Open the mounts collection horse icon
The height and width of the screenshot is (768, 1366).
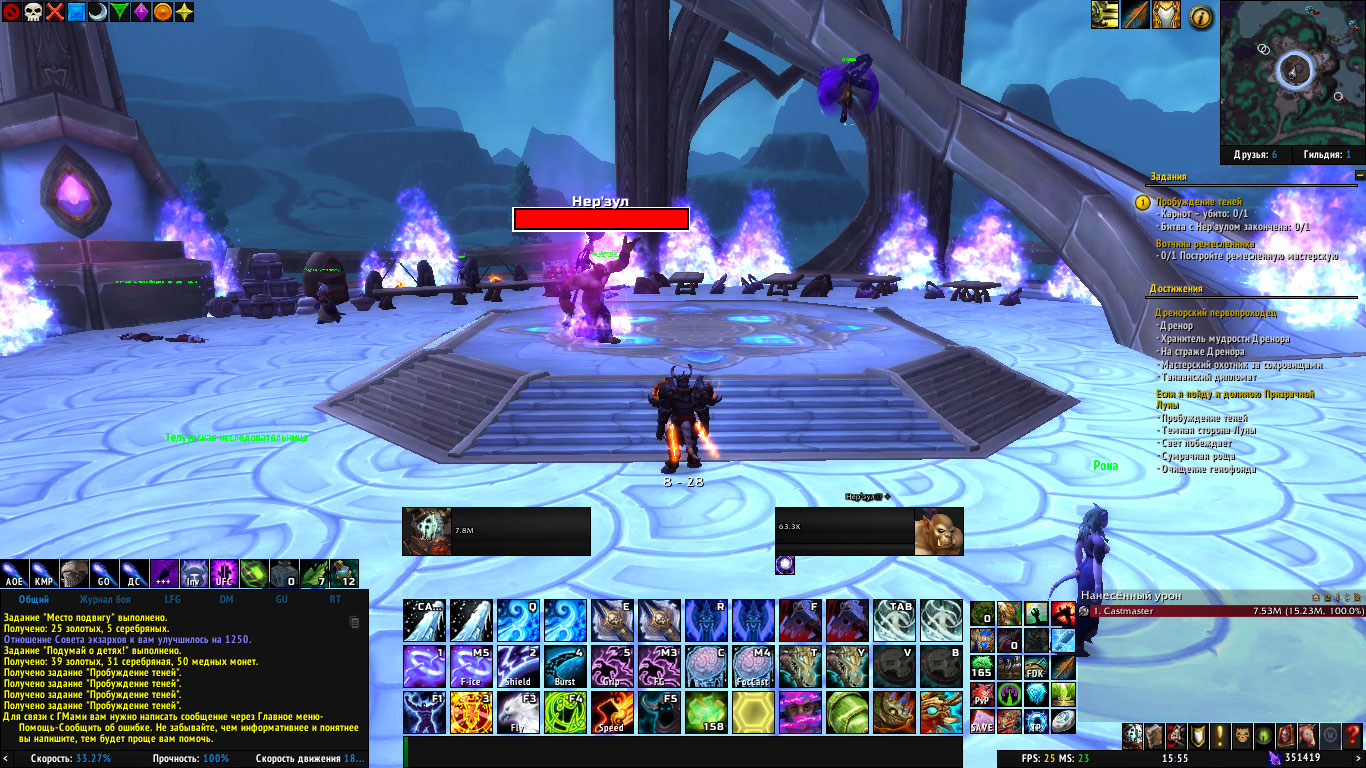1308,737
